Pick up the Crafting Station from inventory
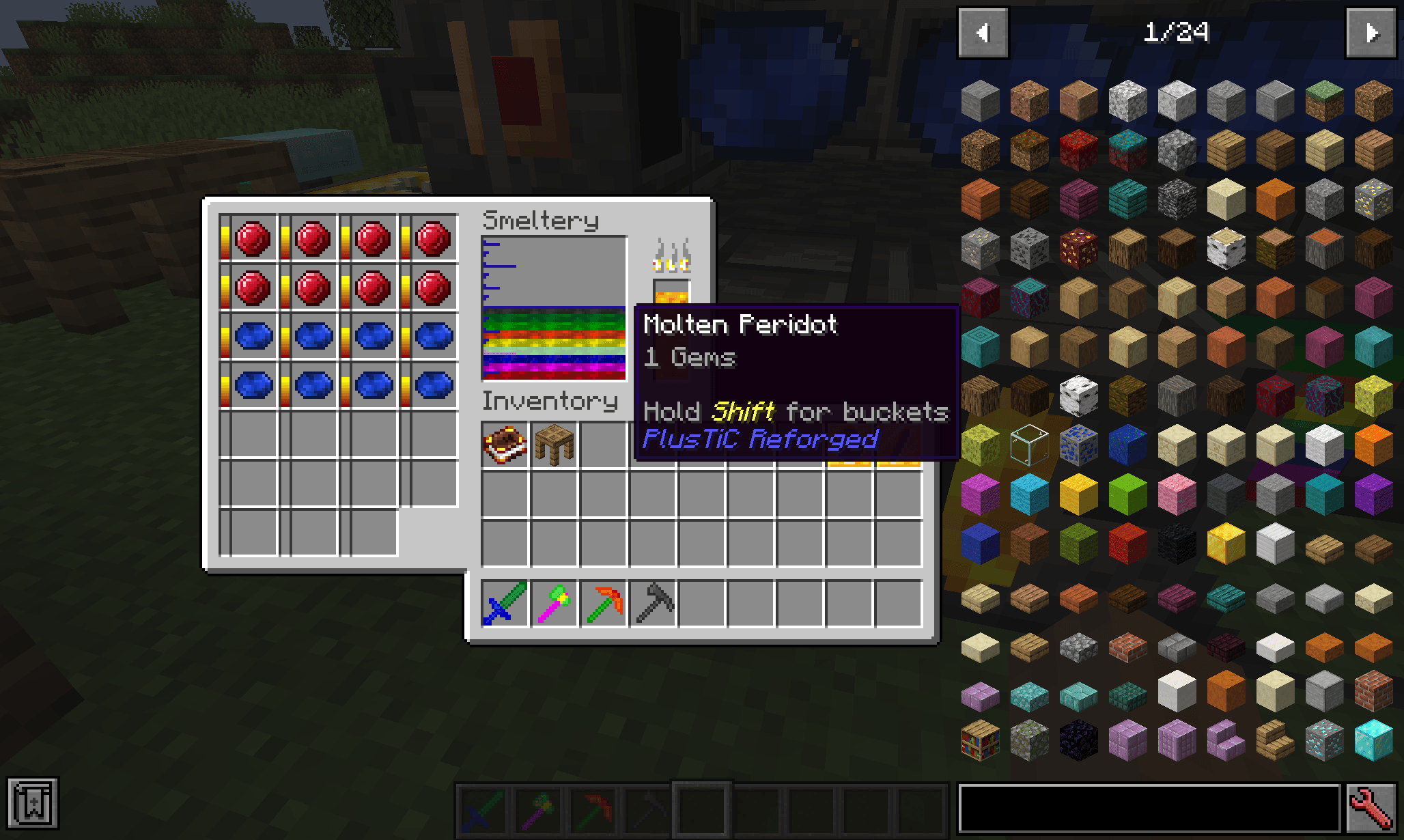 pyautogui.click(x=553, y=445)
